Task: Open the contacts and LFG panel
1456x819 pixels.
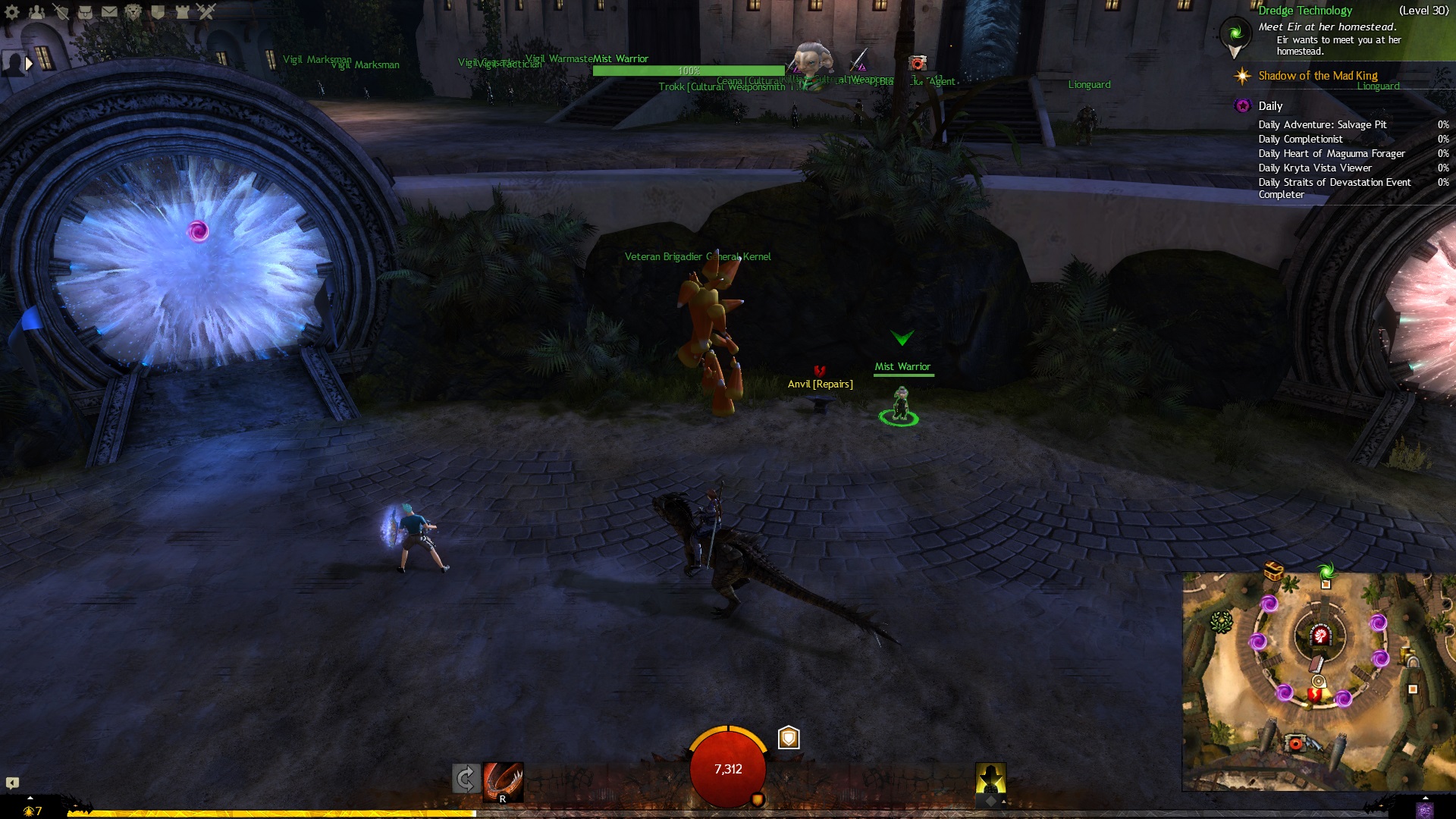Action: pyautogui.click(x=36, y=11)
